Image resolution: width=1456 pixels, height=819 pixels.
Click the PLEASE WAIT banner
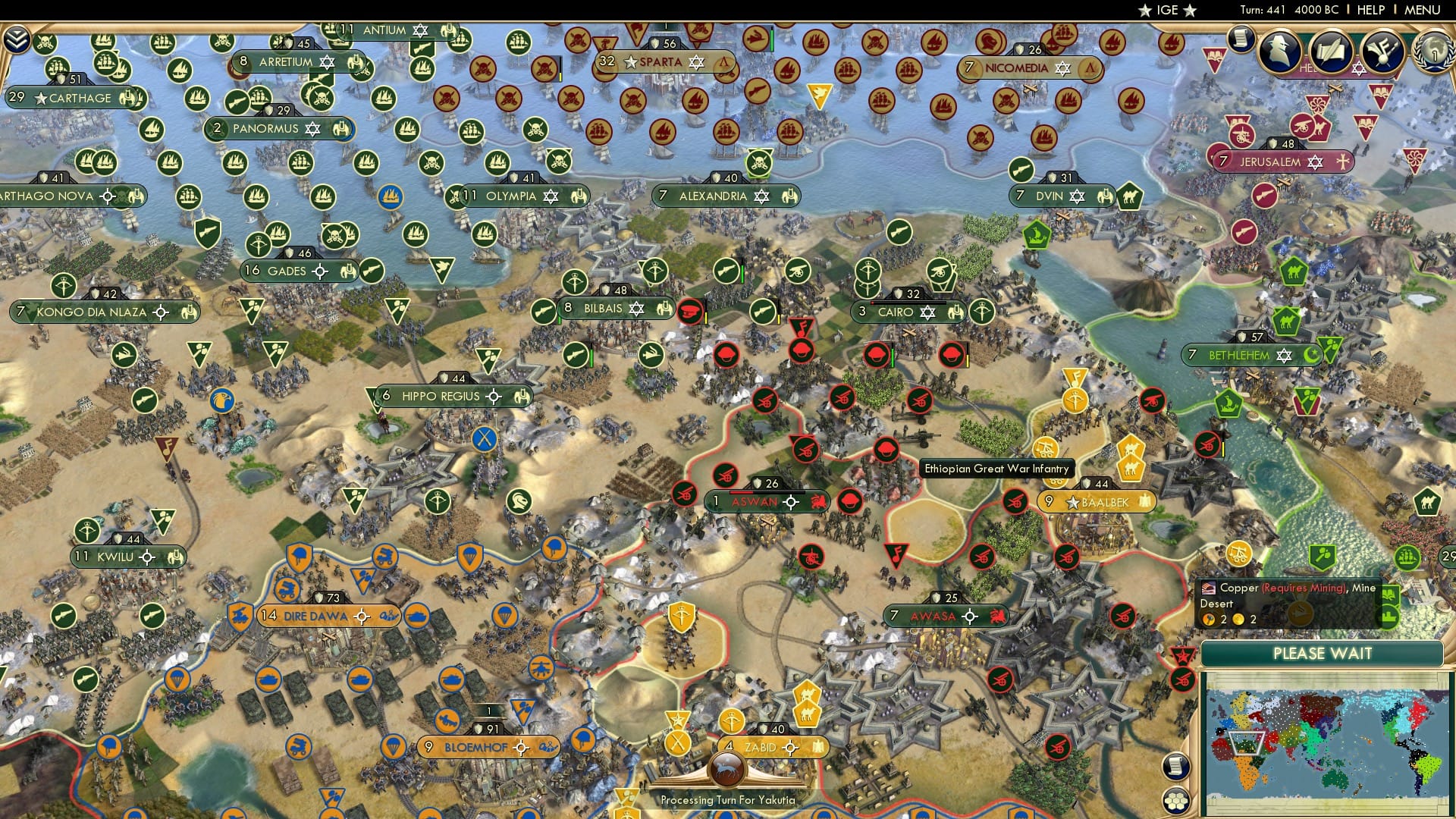(x=1323, y=653)
